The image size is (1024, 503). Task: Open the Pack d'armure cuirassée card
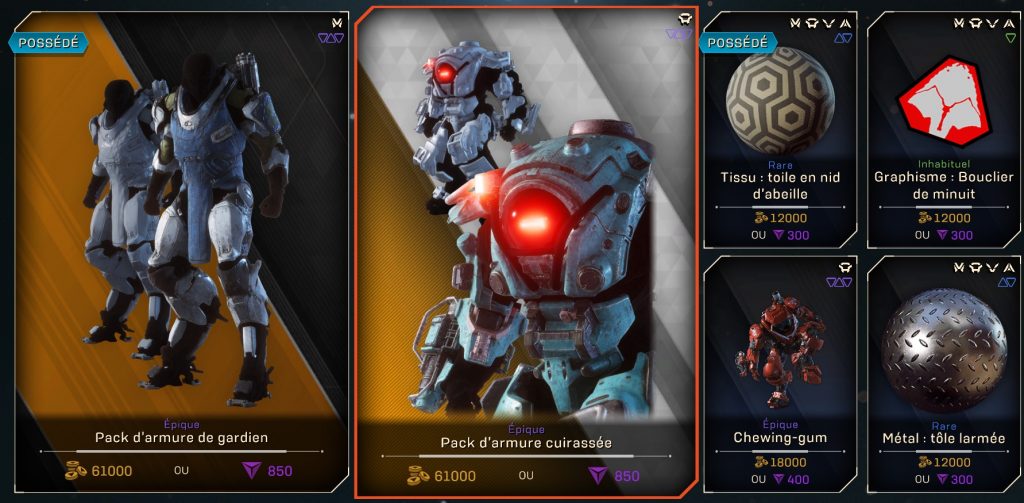526,250
